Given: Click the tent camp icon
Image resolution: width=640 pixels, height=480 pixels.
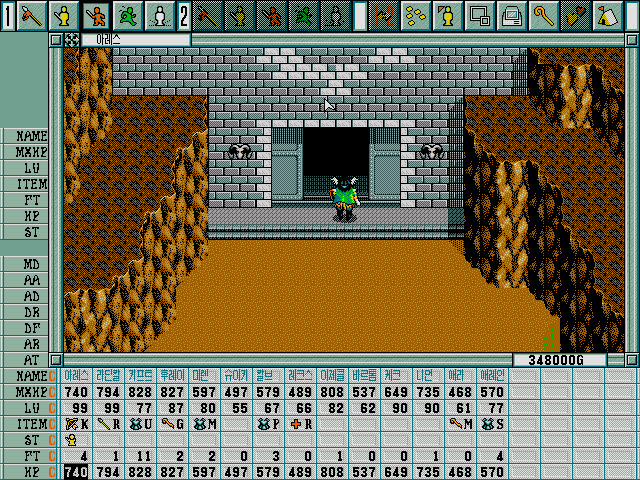Looking at the screenshot, I should click(x=607, y=15).
